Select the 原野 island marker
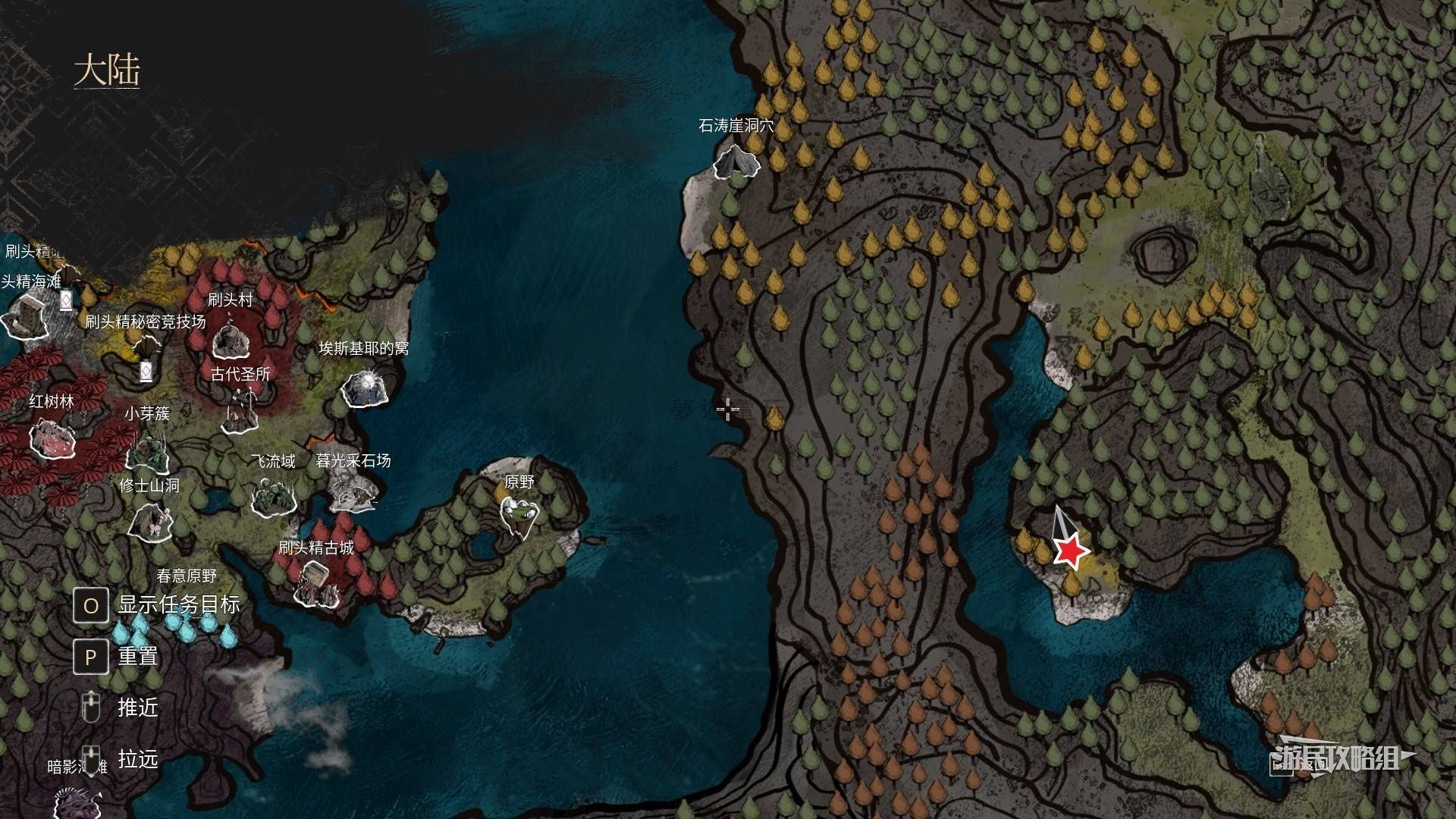1456x819 pixels. pyautogui.click(x=521, y=513)
